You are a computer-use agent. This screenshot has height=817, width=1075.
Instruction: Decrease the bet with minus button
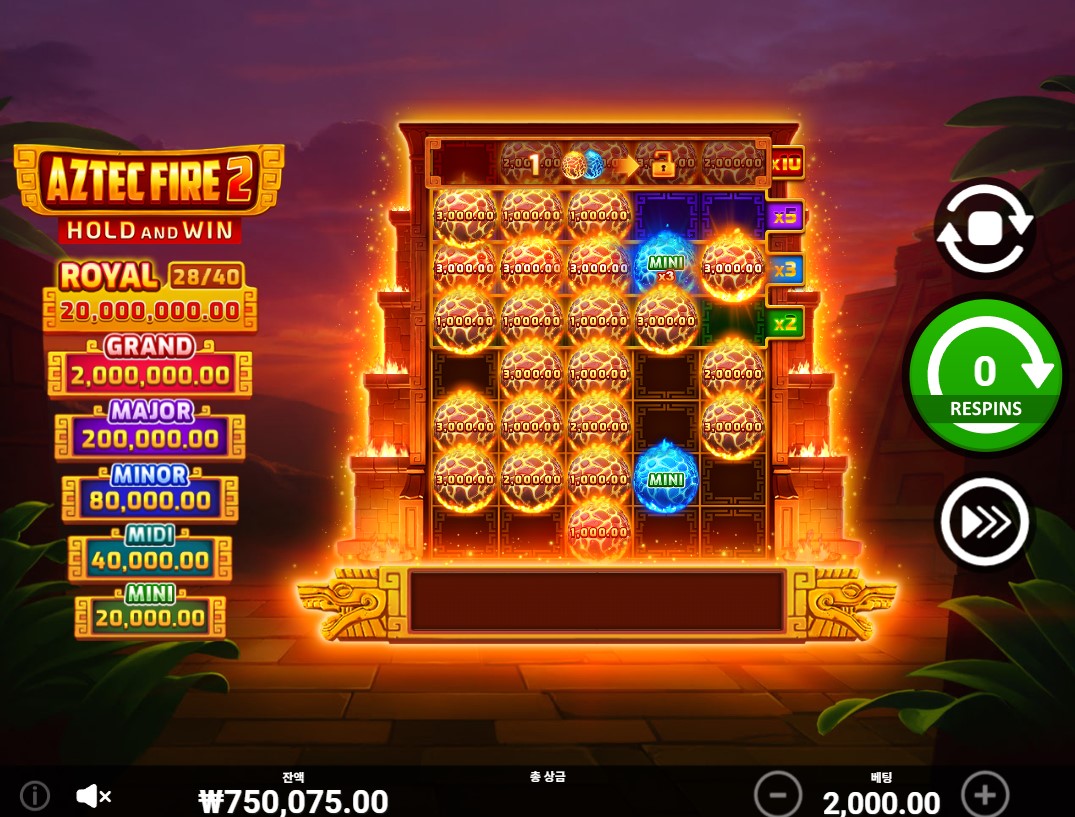[x=778, y=796]
